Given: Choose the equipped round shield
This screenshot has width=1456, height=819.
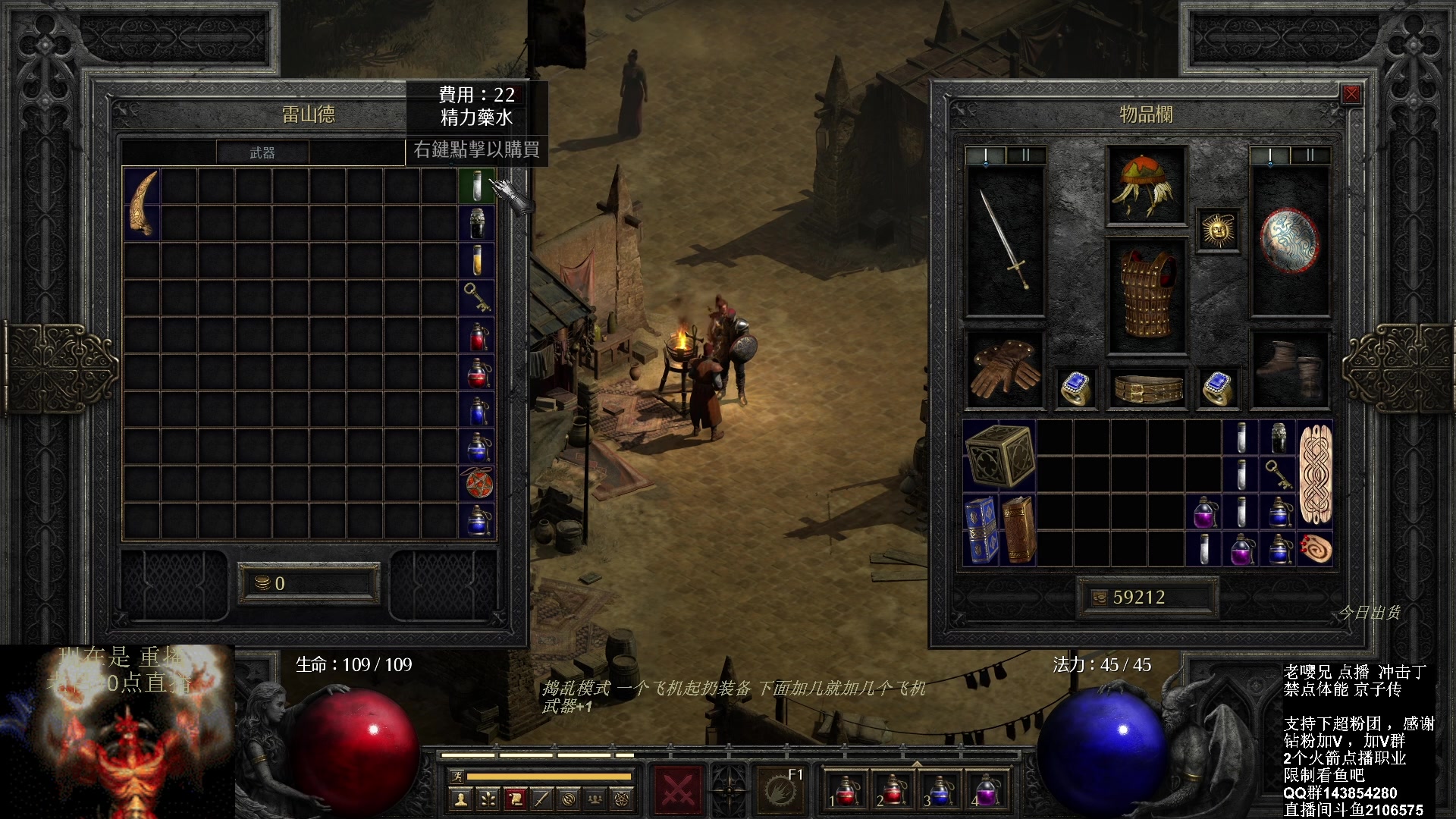Looking at the screenshot, I should 1290,240.
